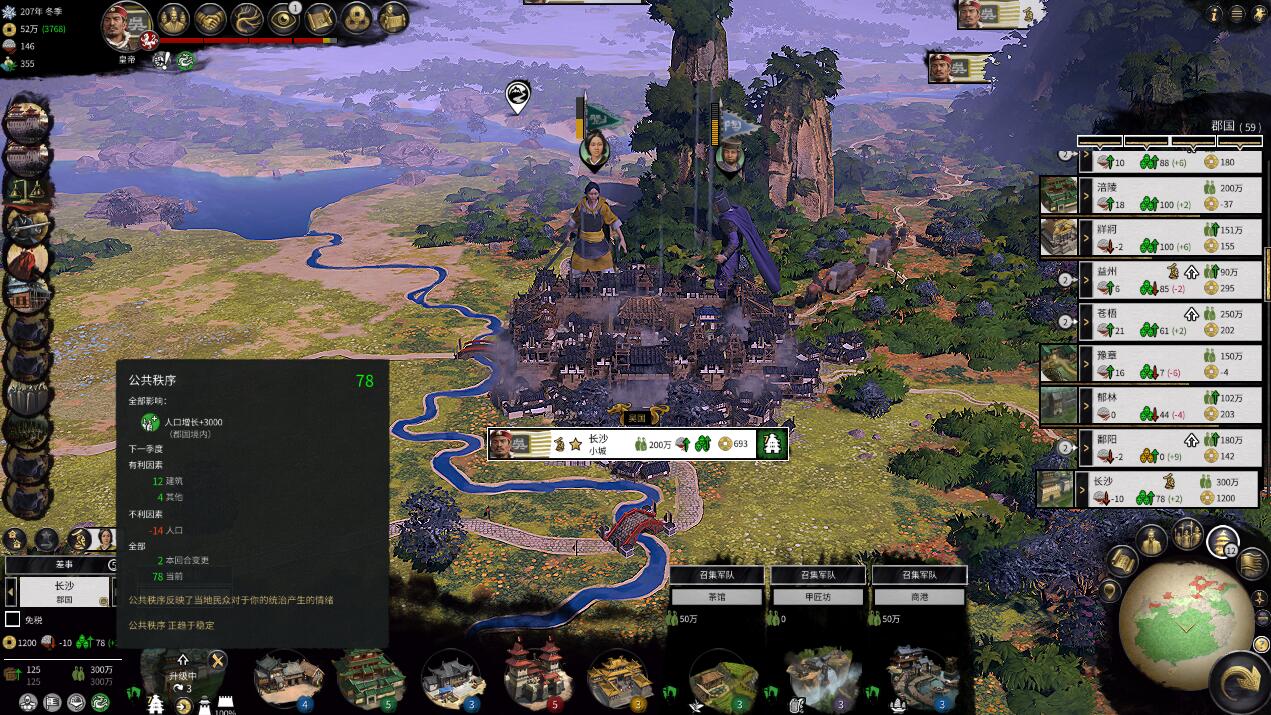
Task: Toggle the 免税 tax exemption checkbox
Action: tap(13, 620)
